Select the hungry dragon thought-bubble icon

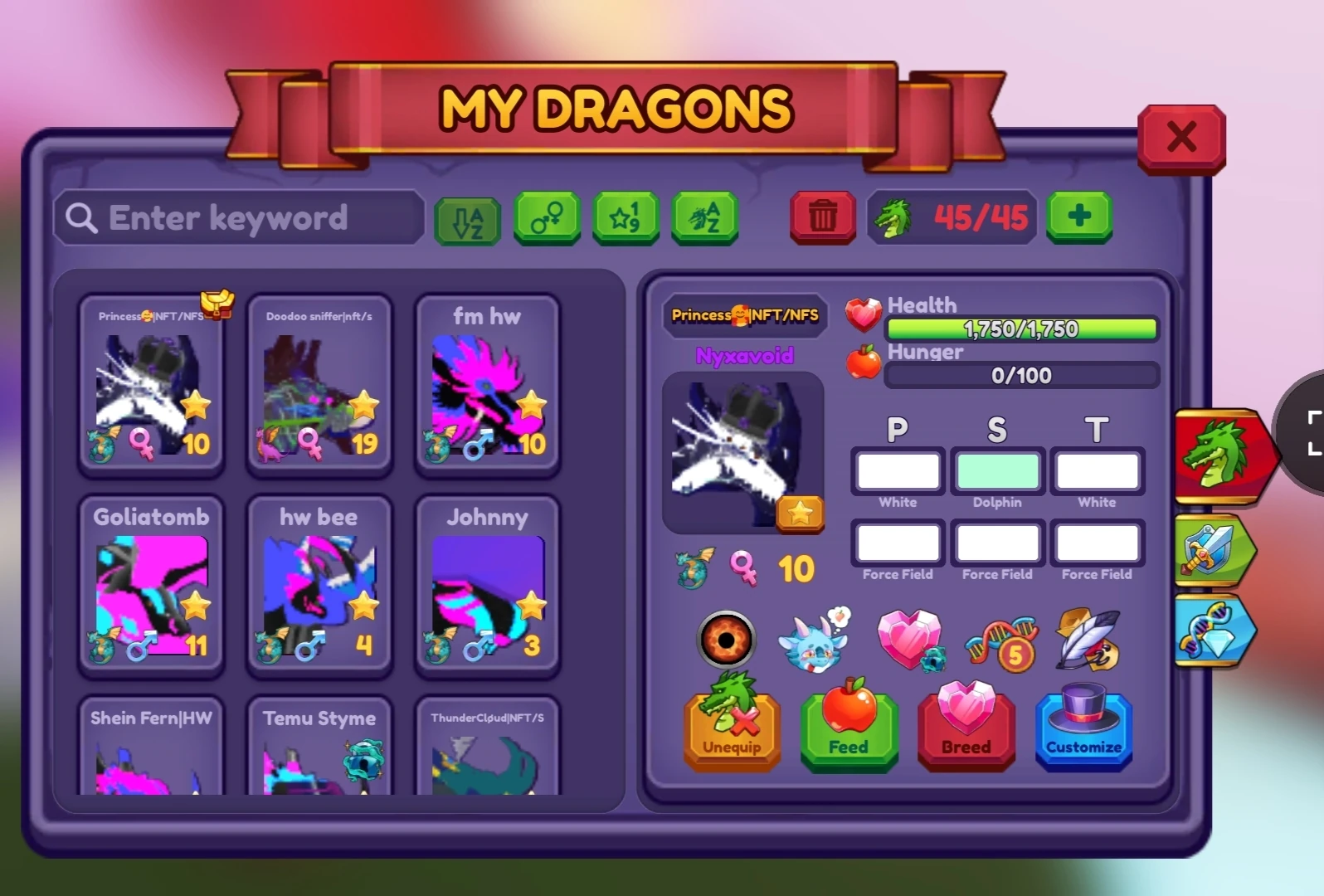pyautogui.click(x=814, y=640)
